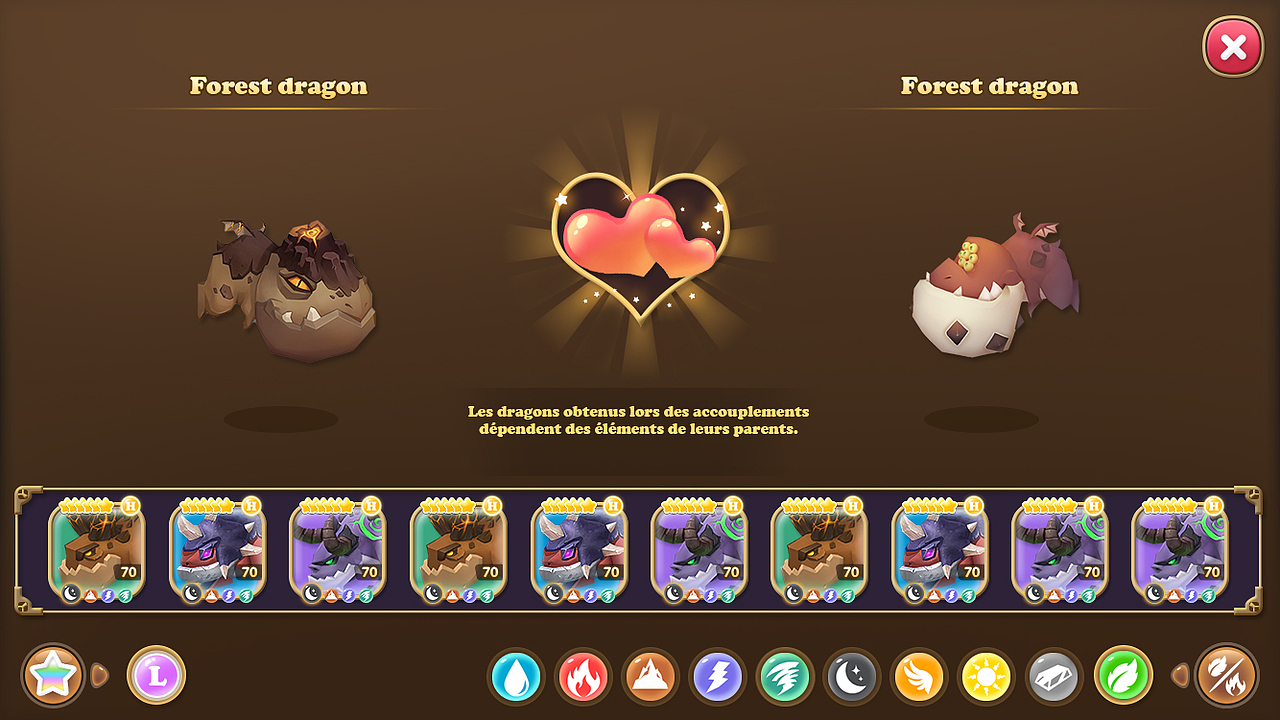Select the first level 70 dragon card
The width and height of the screenshot is (1280, 720).
pos(97,548)
